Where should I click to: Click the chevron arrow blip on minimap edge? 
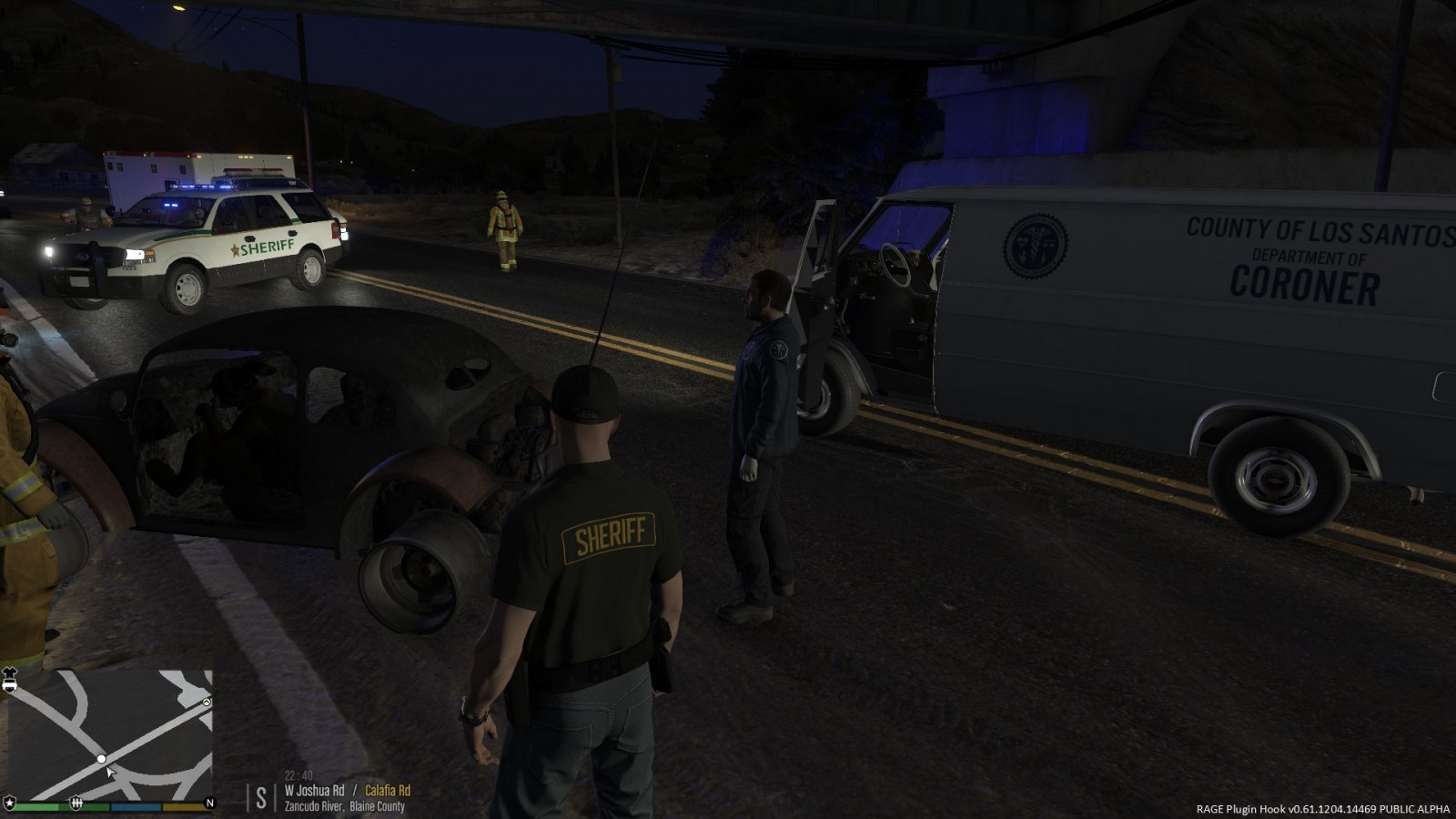pos(207,703)
